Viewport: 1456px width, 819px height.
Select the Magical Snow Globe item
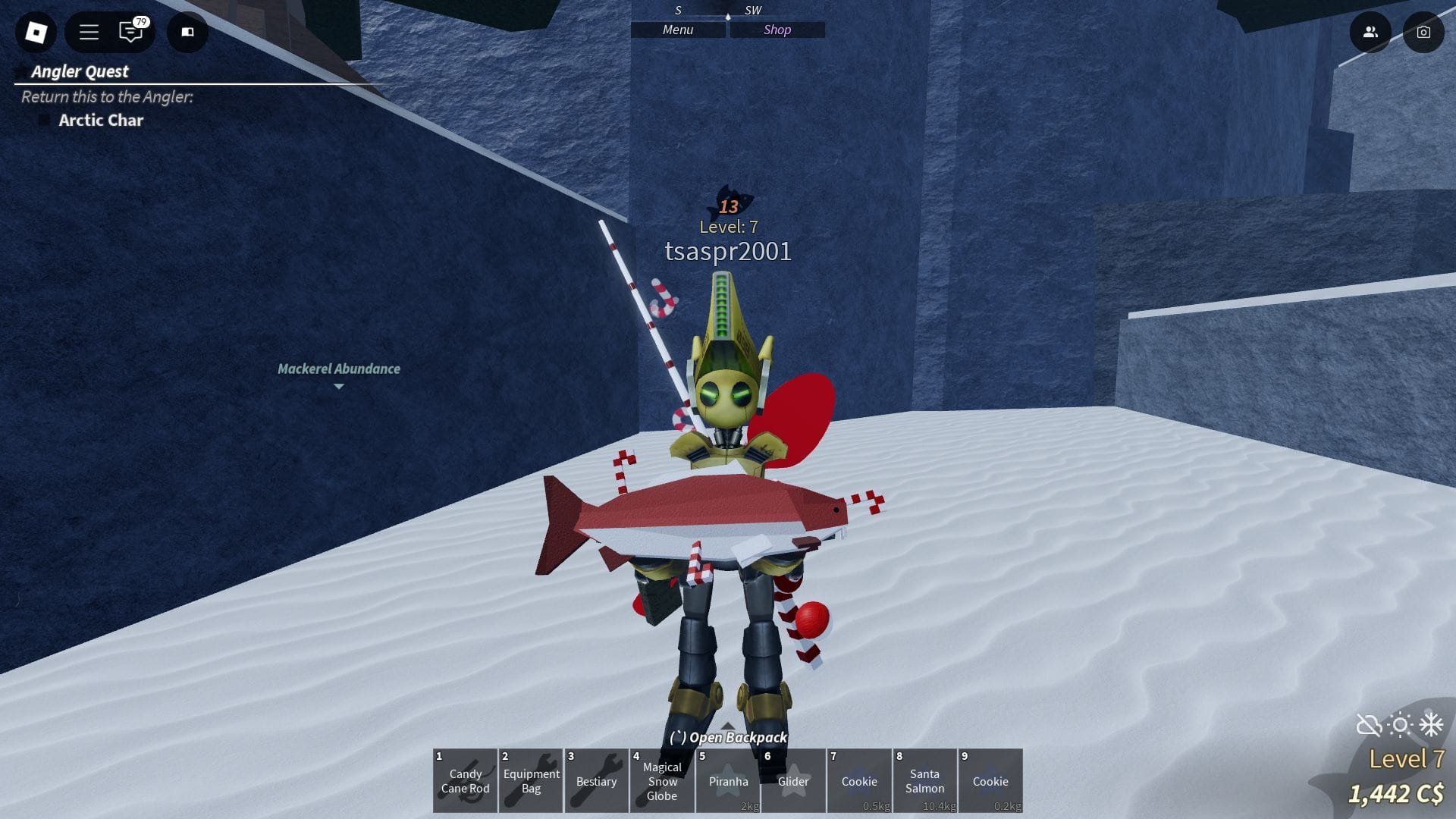pyautogui.click(x=662, y=780)
